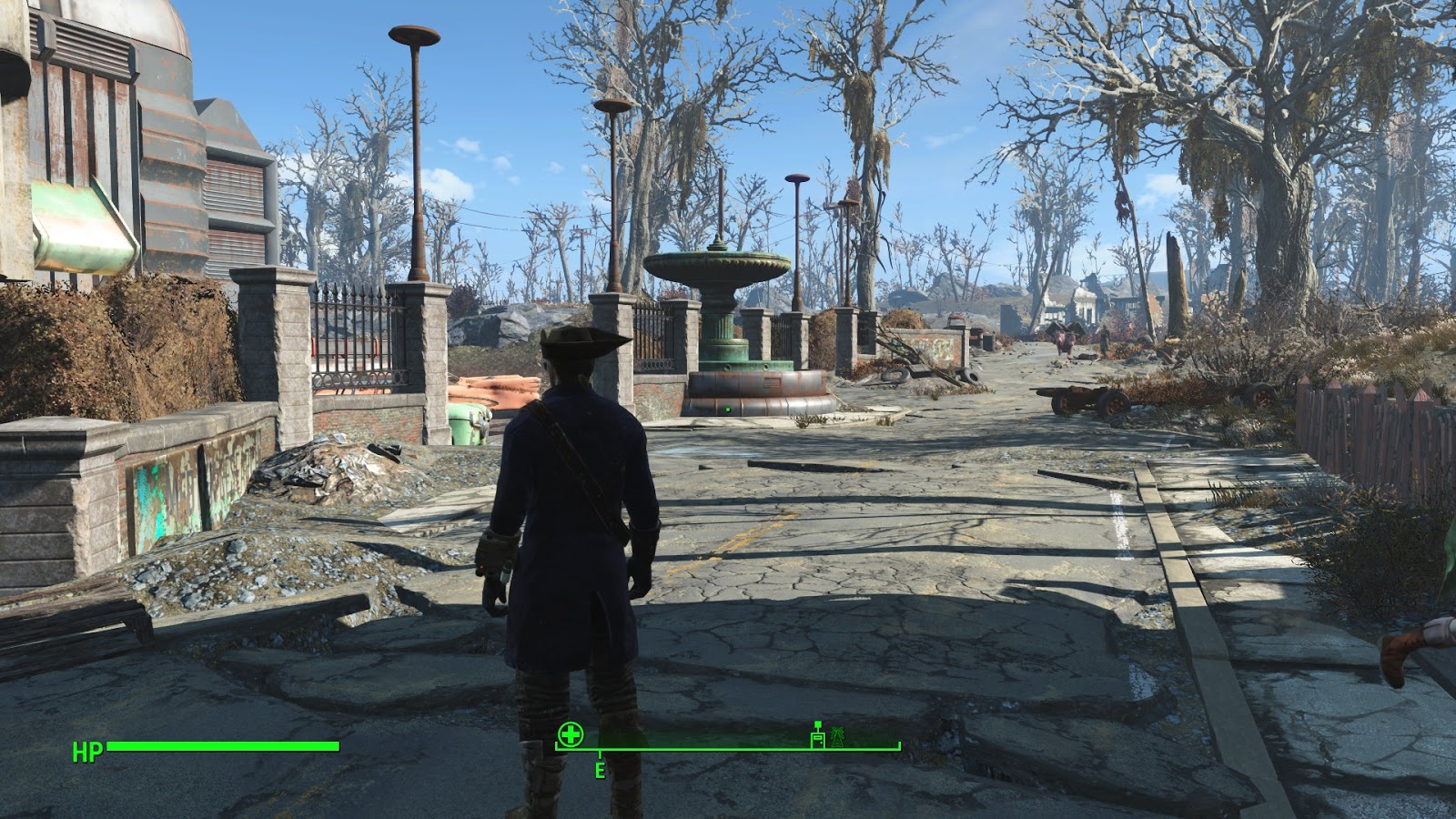
Task: Click the cross-shaped location marker on the compass
Action: 570,733
